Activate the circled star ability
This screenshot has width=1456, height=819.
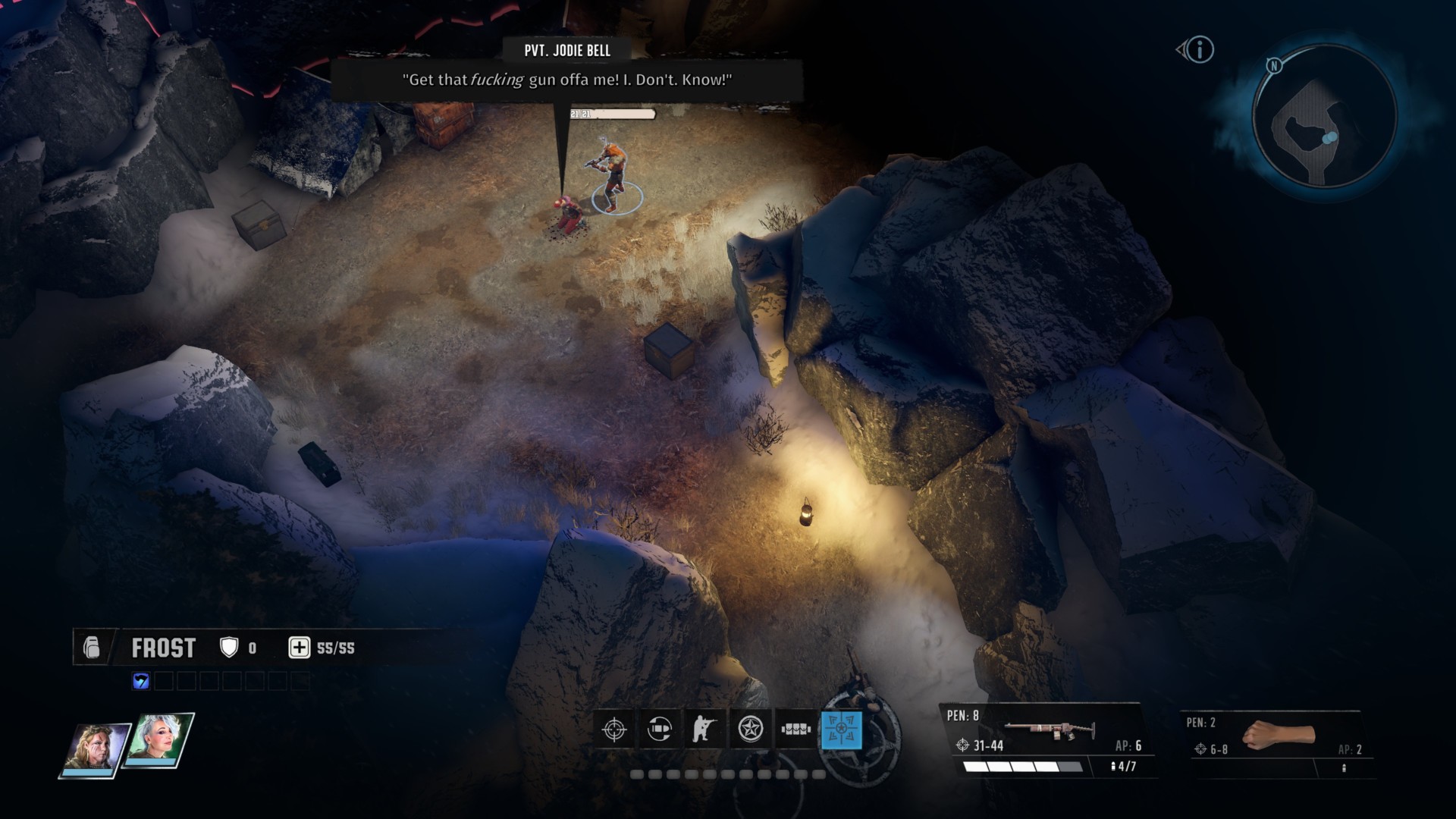751,730
